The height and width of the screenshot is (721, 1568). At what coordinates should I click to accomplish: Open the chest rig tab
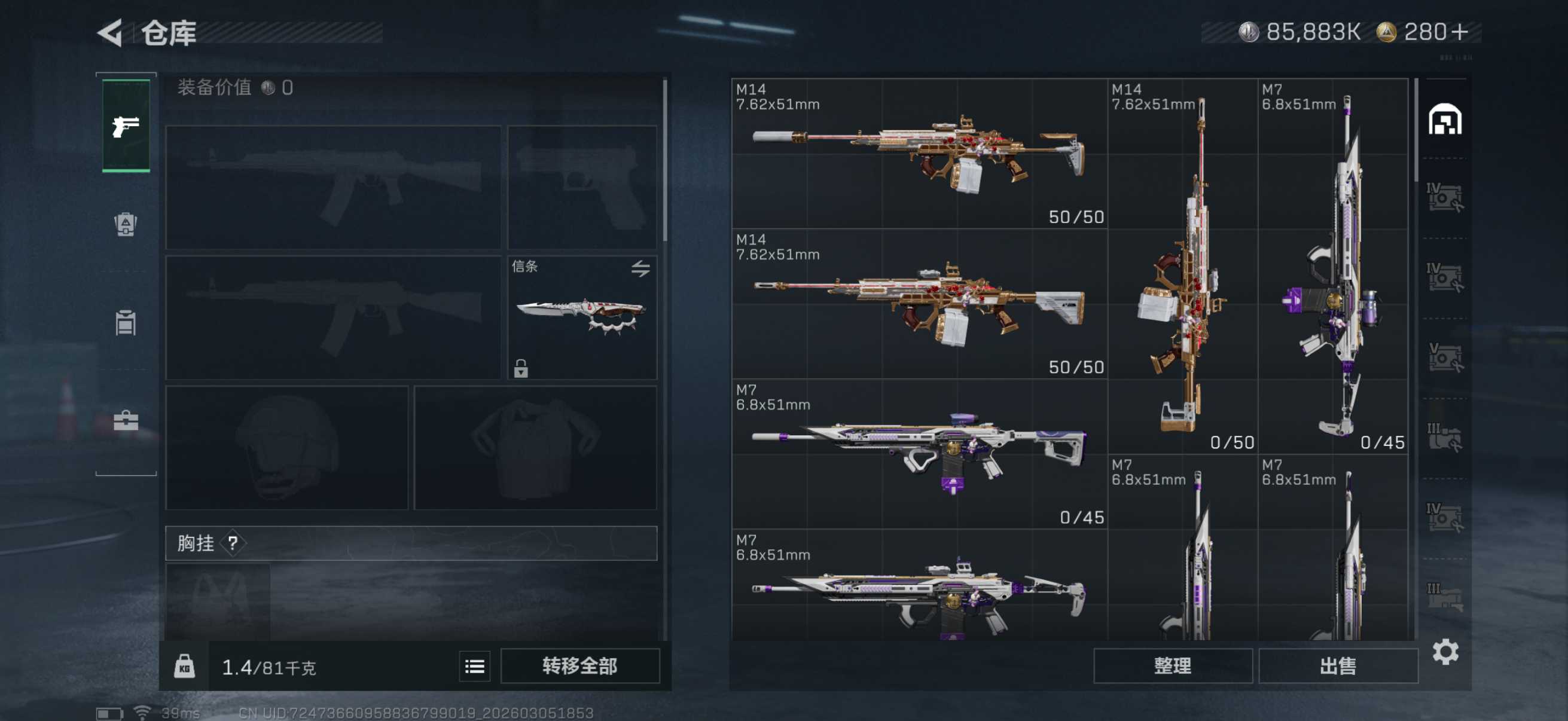[x=126, y=322]
